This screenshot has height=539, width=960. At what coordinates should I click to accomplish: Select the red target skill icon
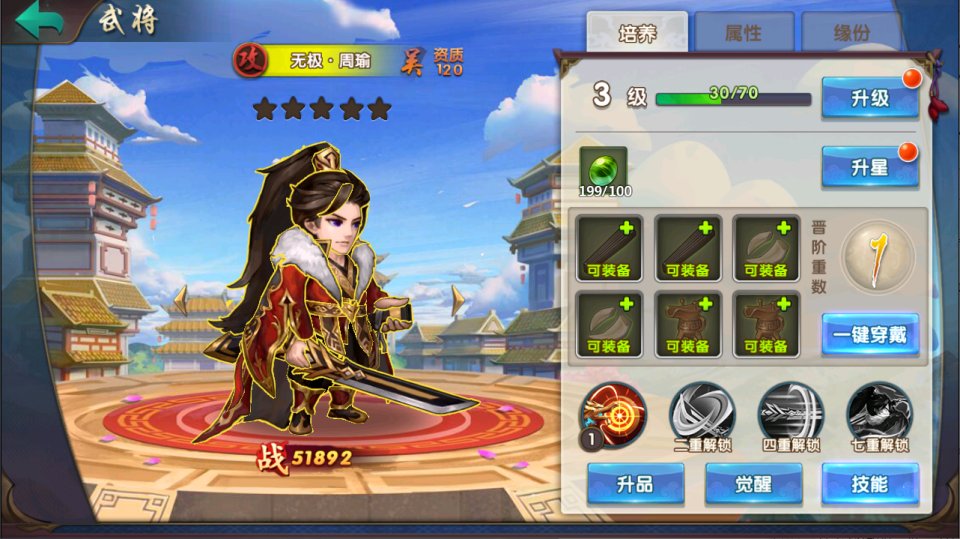point(612,414)
